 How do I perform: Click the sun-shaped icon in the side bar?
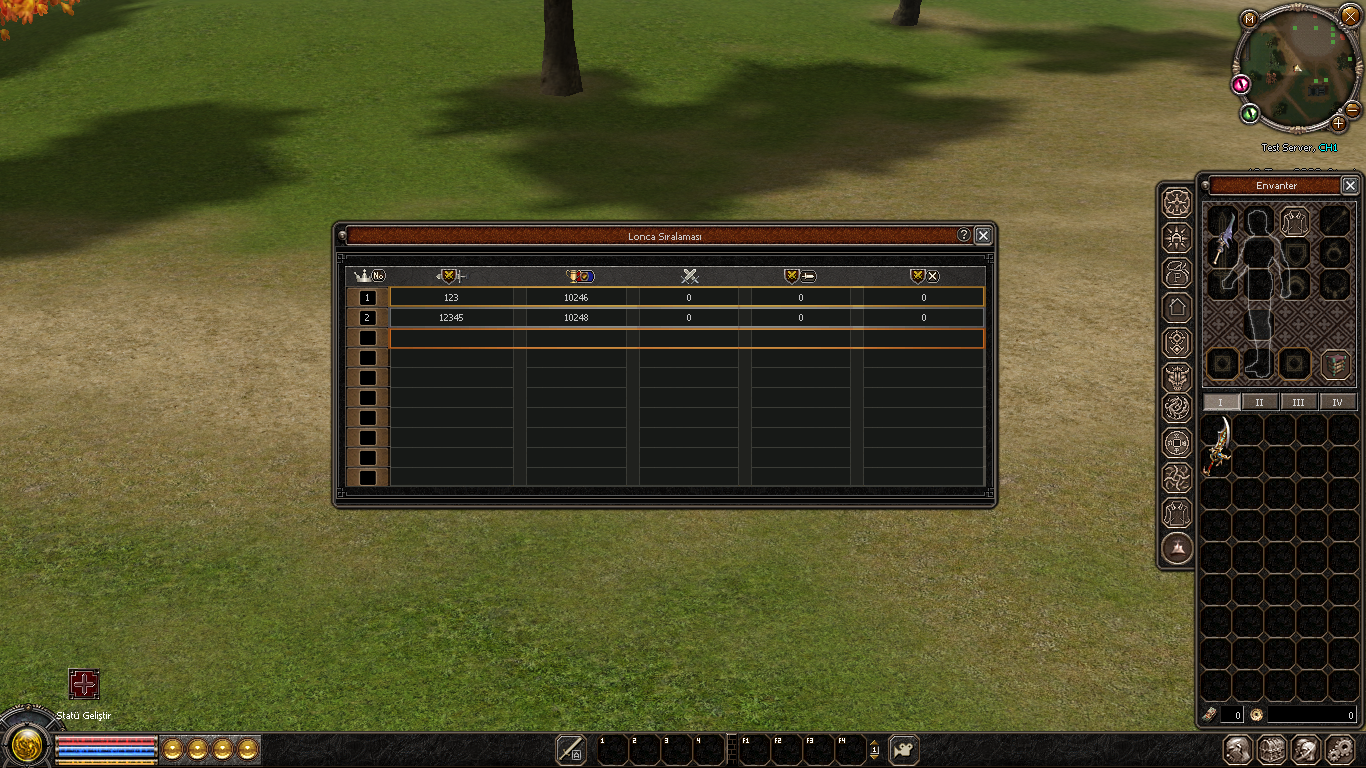(x=1178, y=237)
